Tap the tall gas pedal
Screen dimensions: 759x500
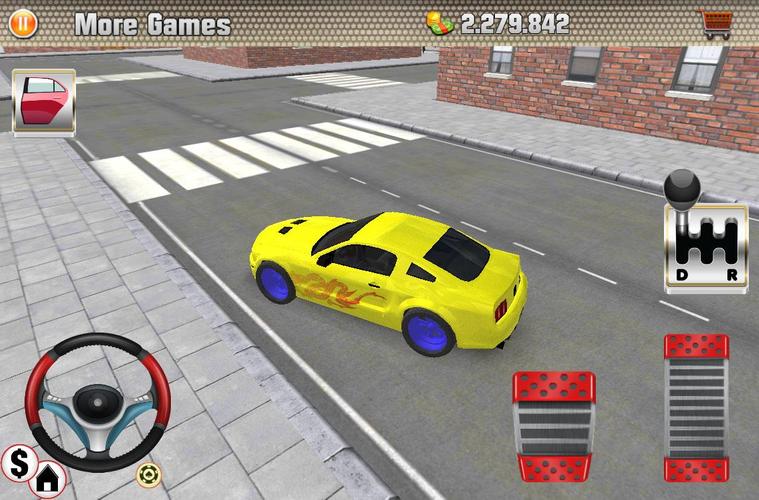696,407
